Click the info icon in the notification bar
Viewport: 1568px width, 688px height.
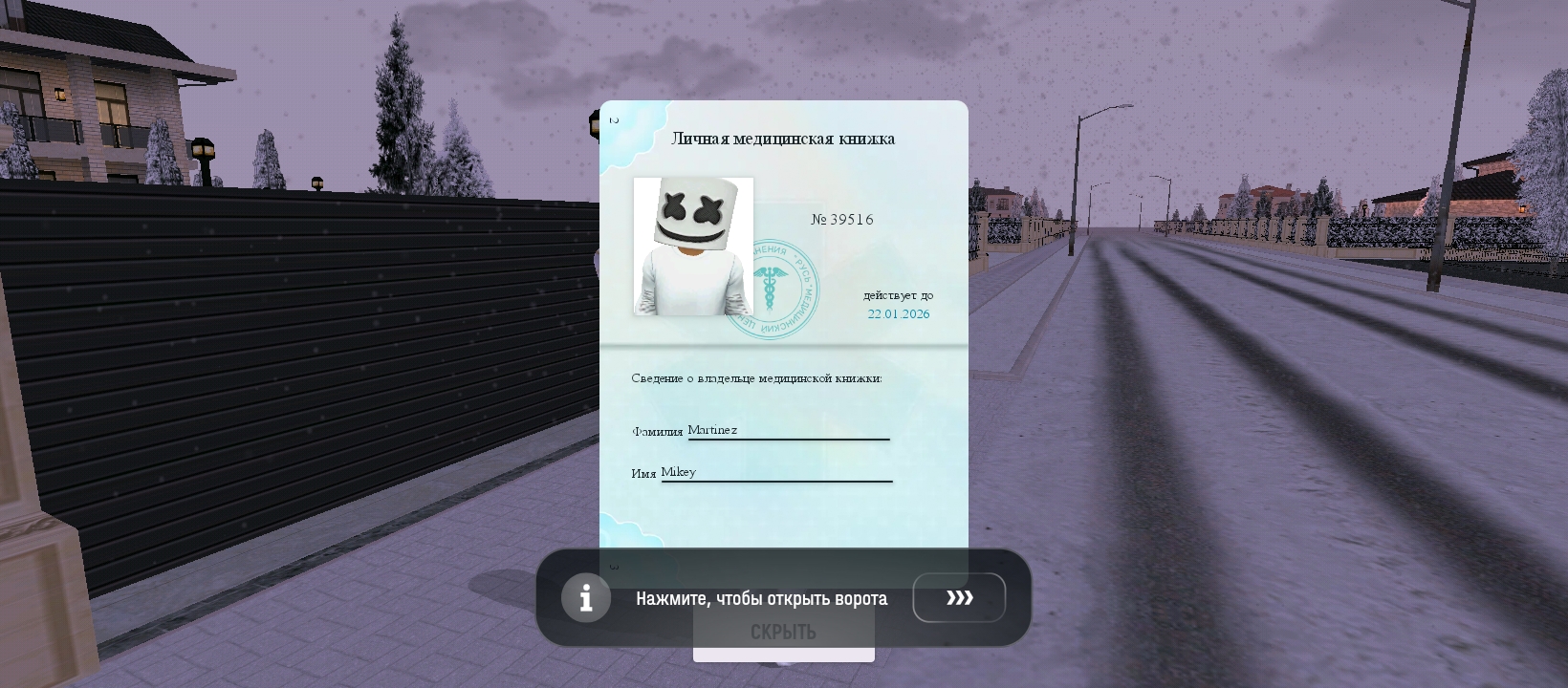(586, 597)
